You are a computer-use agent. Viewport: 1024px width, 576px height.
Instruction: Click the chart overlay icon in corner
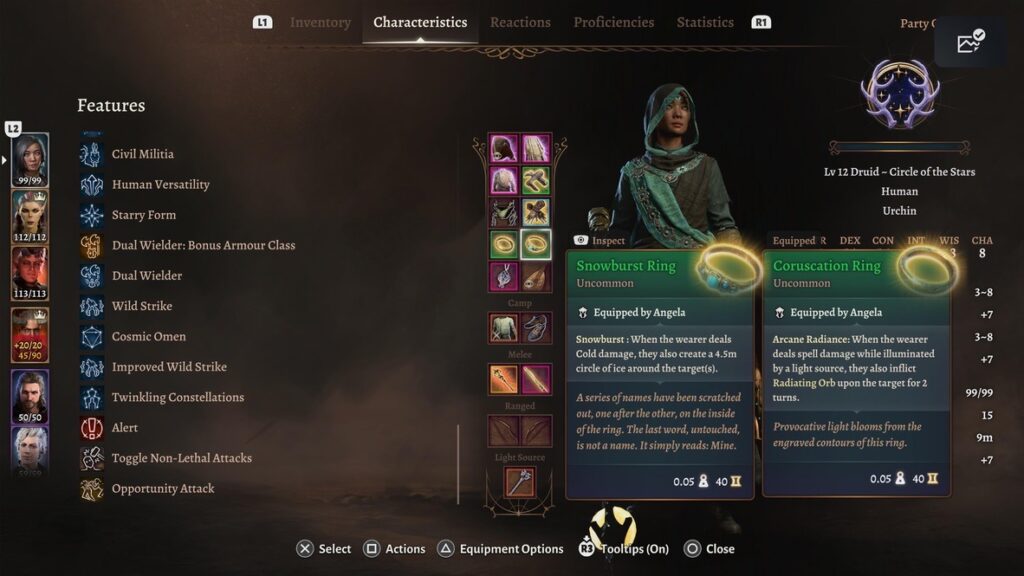(969, 42)
